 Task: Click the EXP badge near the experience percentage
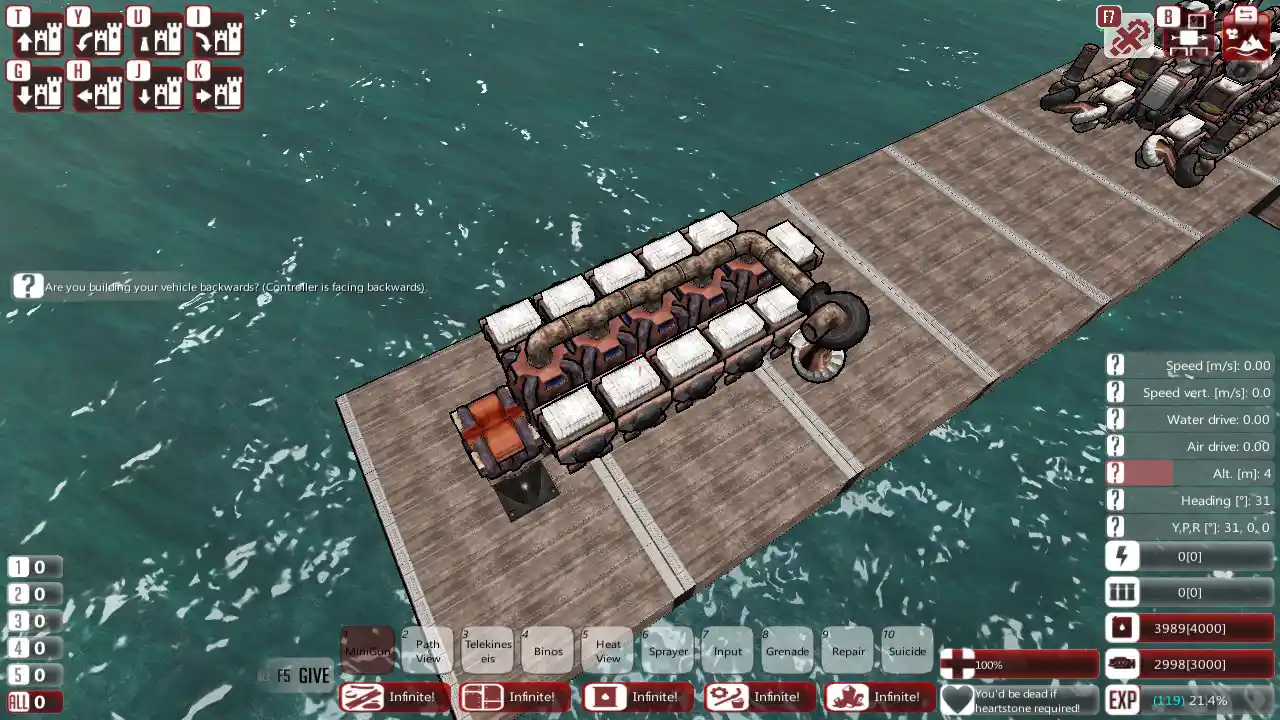[1121, 700]
